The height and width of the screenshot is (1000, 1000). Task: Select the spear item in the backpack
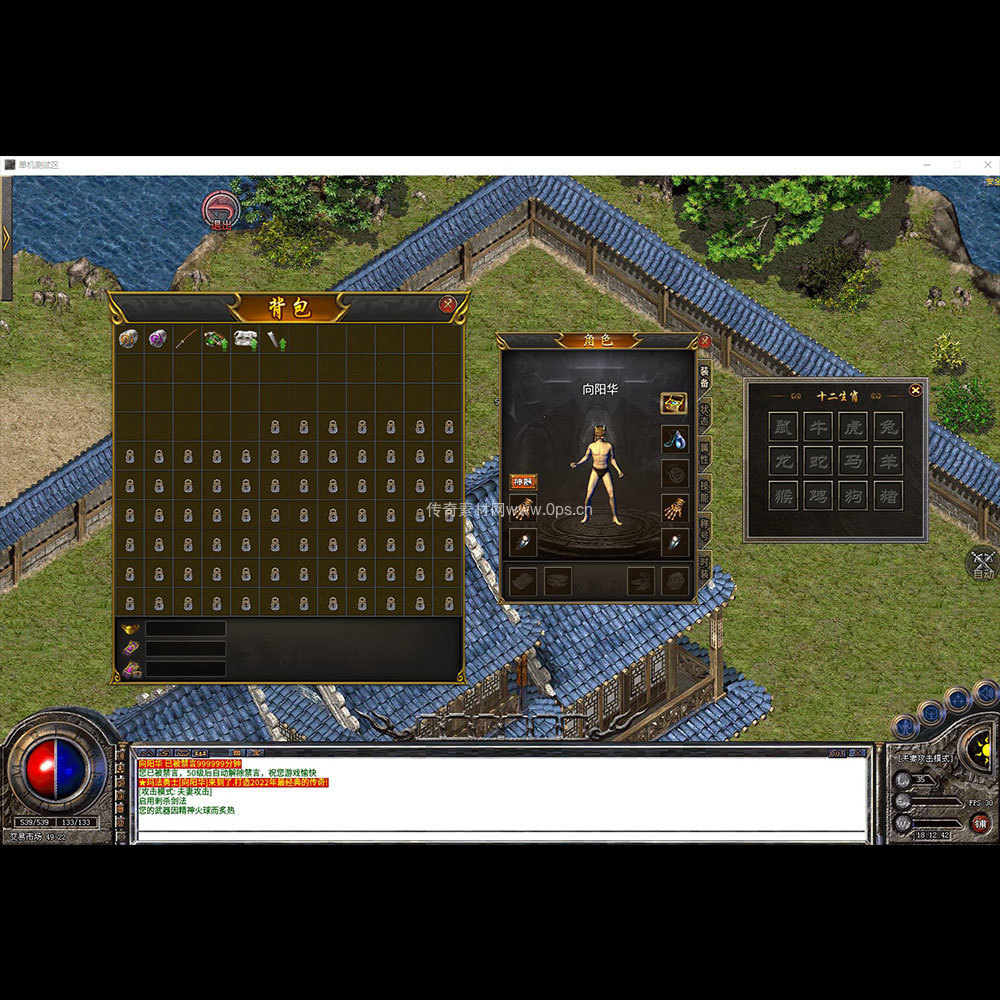(x=186, y=340)
